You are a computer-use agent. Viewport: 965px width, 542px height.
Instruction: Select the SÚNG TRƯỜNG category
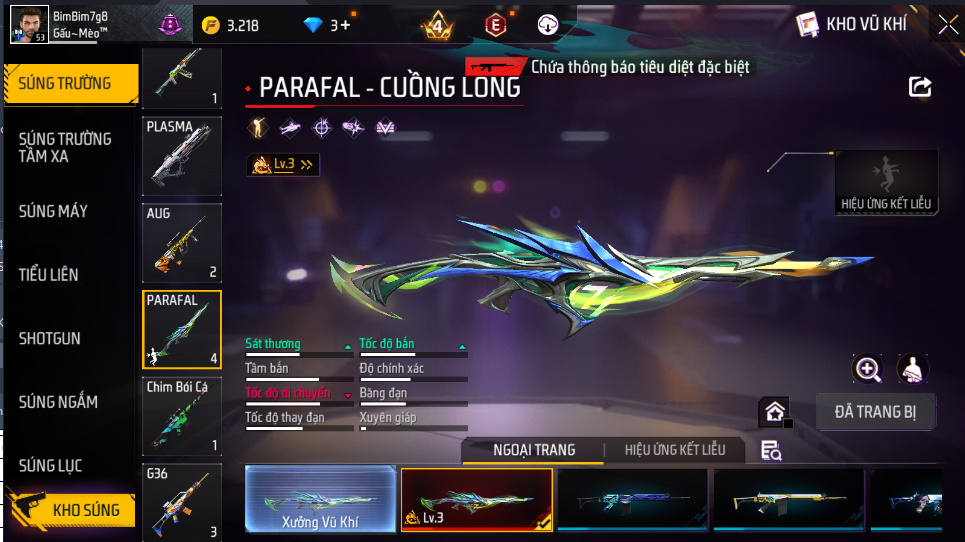(70, 84)
